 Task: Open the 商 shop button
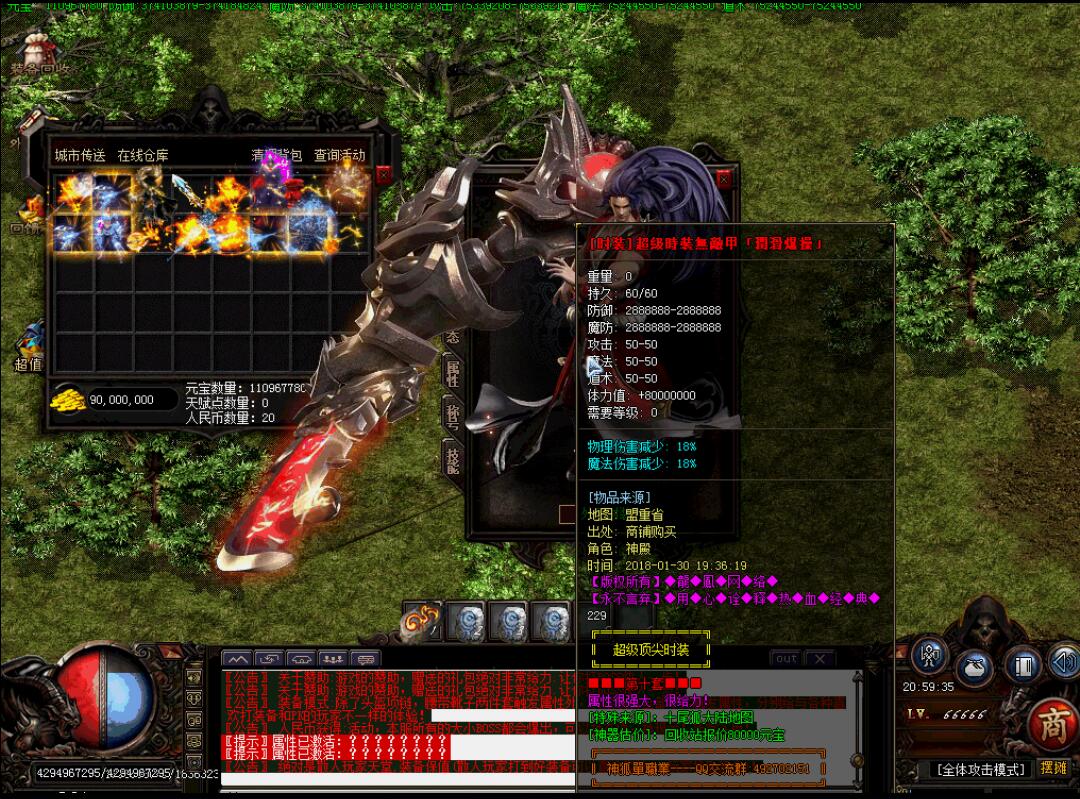[1052, 720]
